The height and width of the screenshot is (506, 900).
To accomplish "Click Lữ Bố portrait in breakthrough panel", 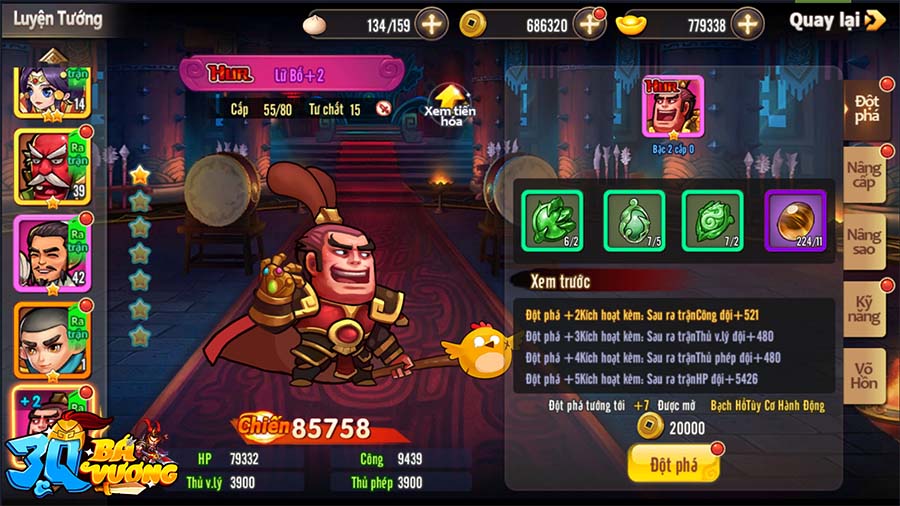I will (x=672, y=107).
